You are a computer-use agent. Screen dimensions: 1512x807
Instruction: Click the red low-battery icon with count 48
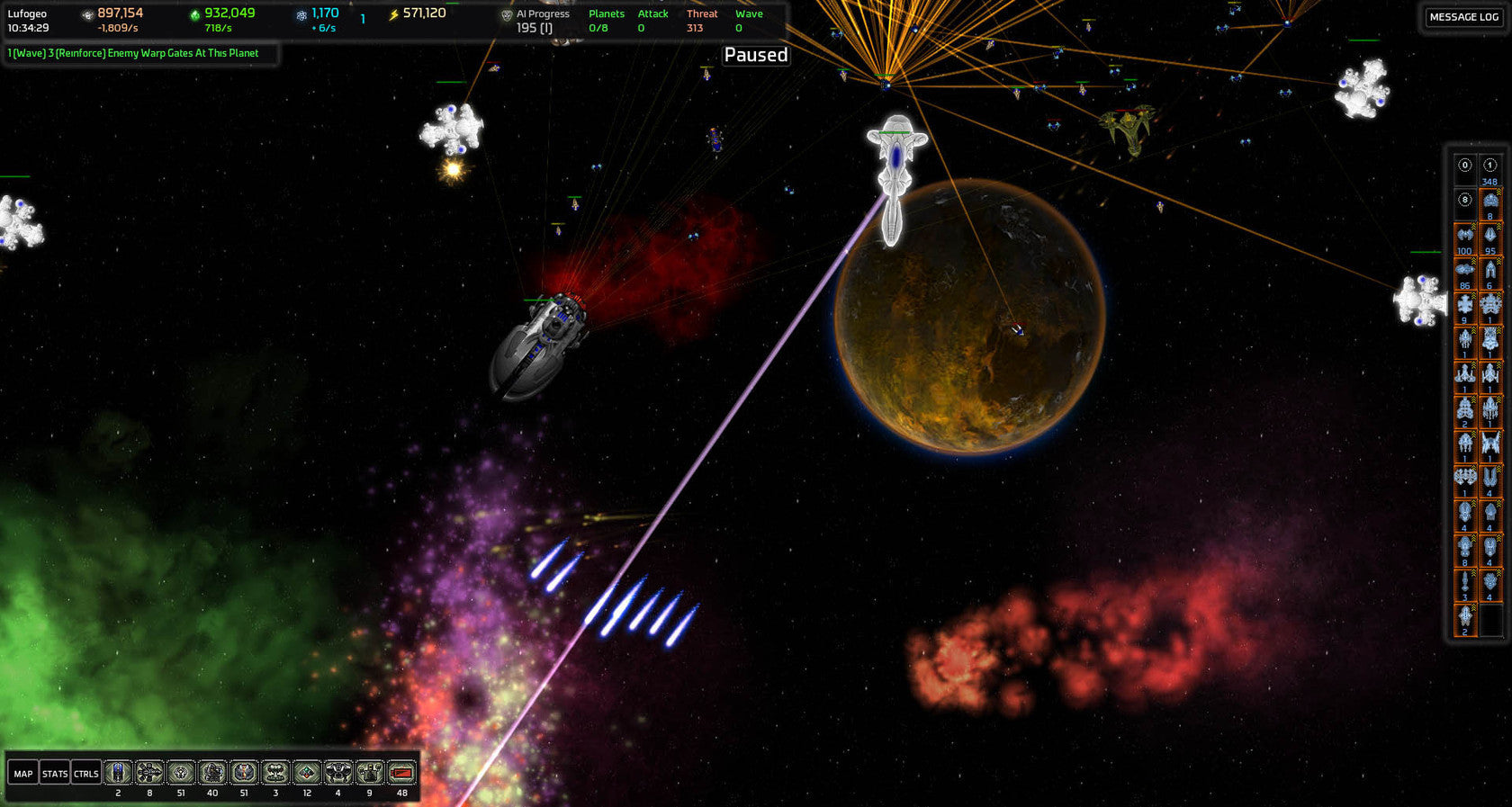coord(401,773)
